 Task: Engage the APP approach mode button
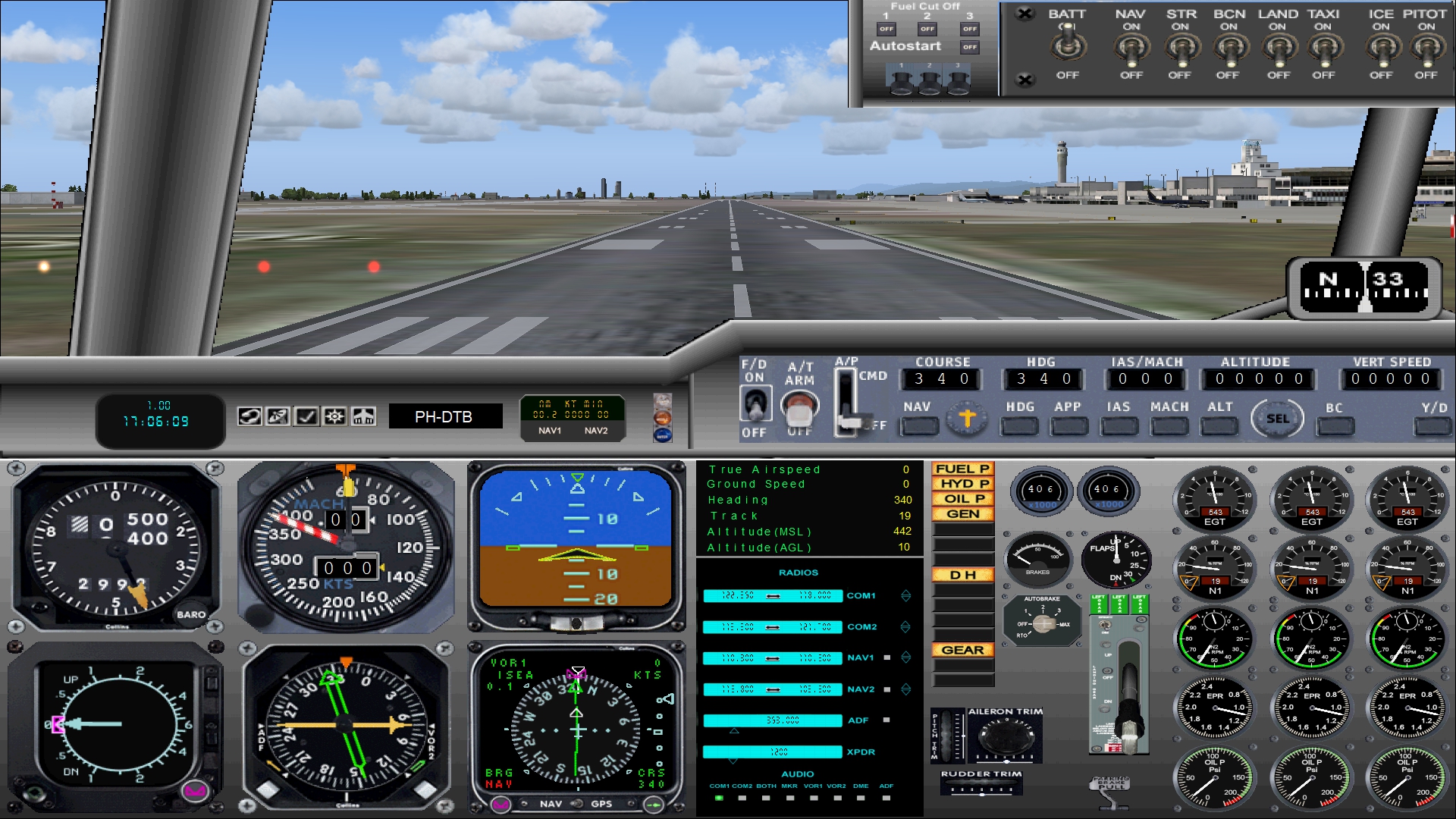click(1068, 426)
